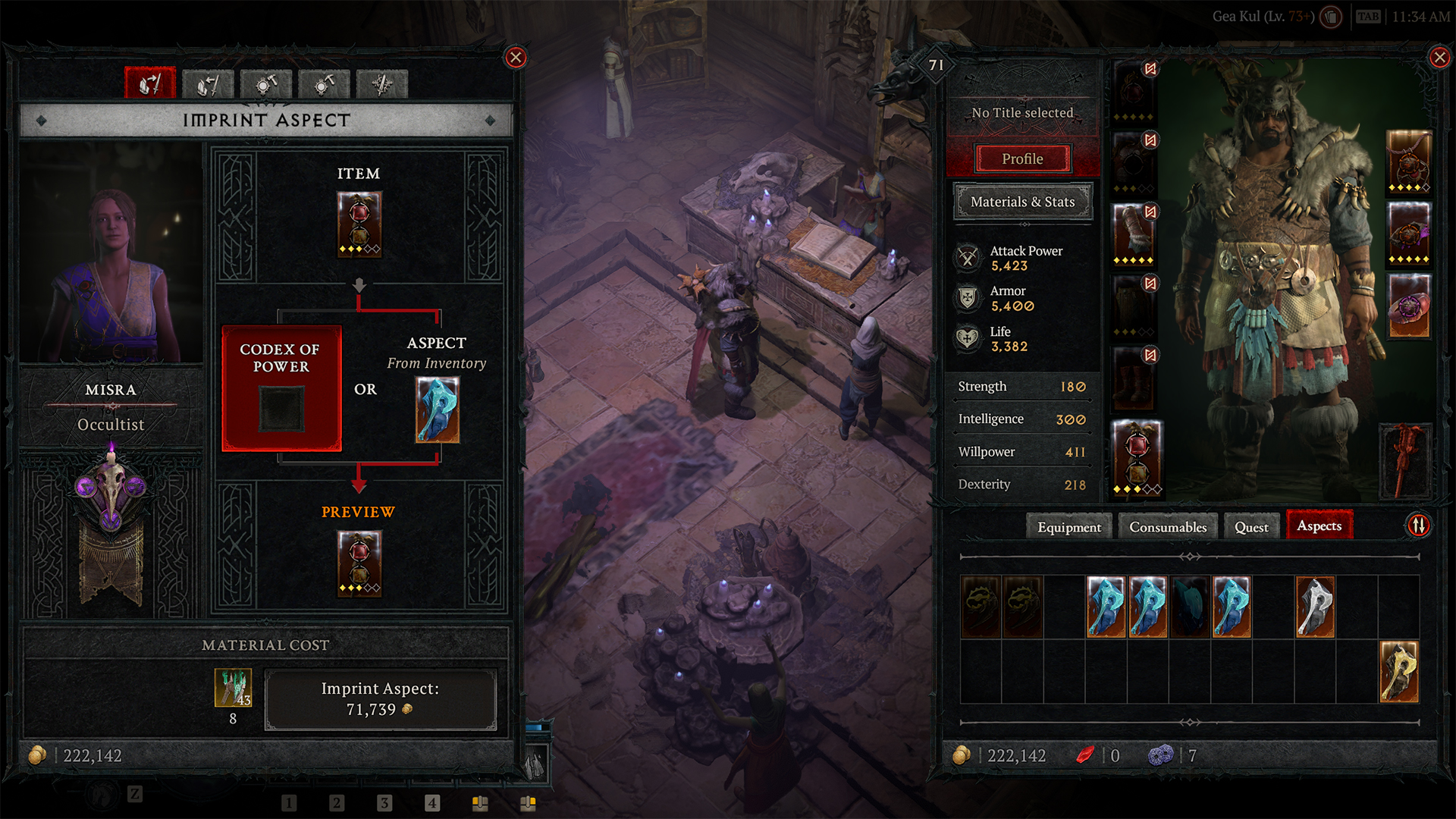This screenshot has height=819, width=1456.
Task: Close the Imprint Aspect occultist panel
Action: tap(516, 58)
